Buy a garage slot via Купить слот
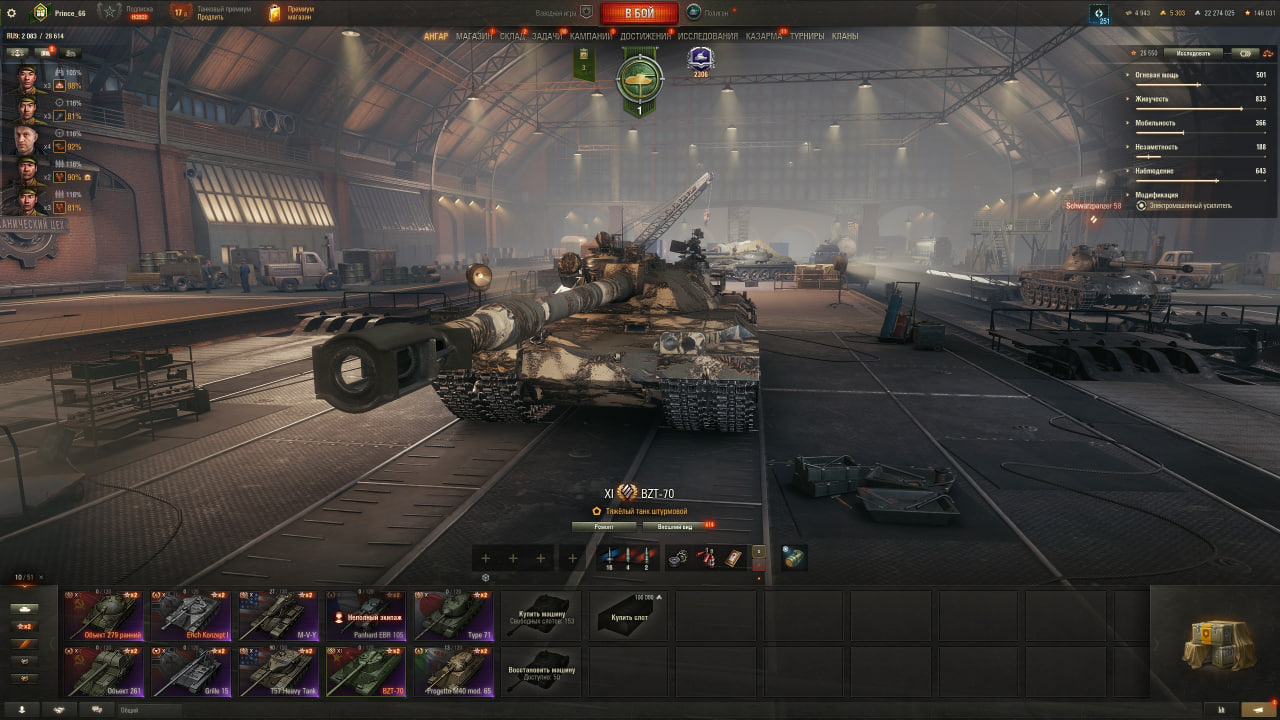 click(629, 615)
